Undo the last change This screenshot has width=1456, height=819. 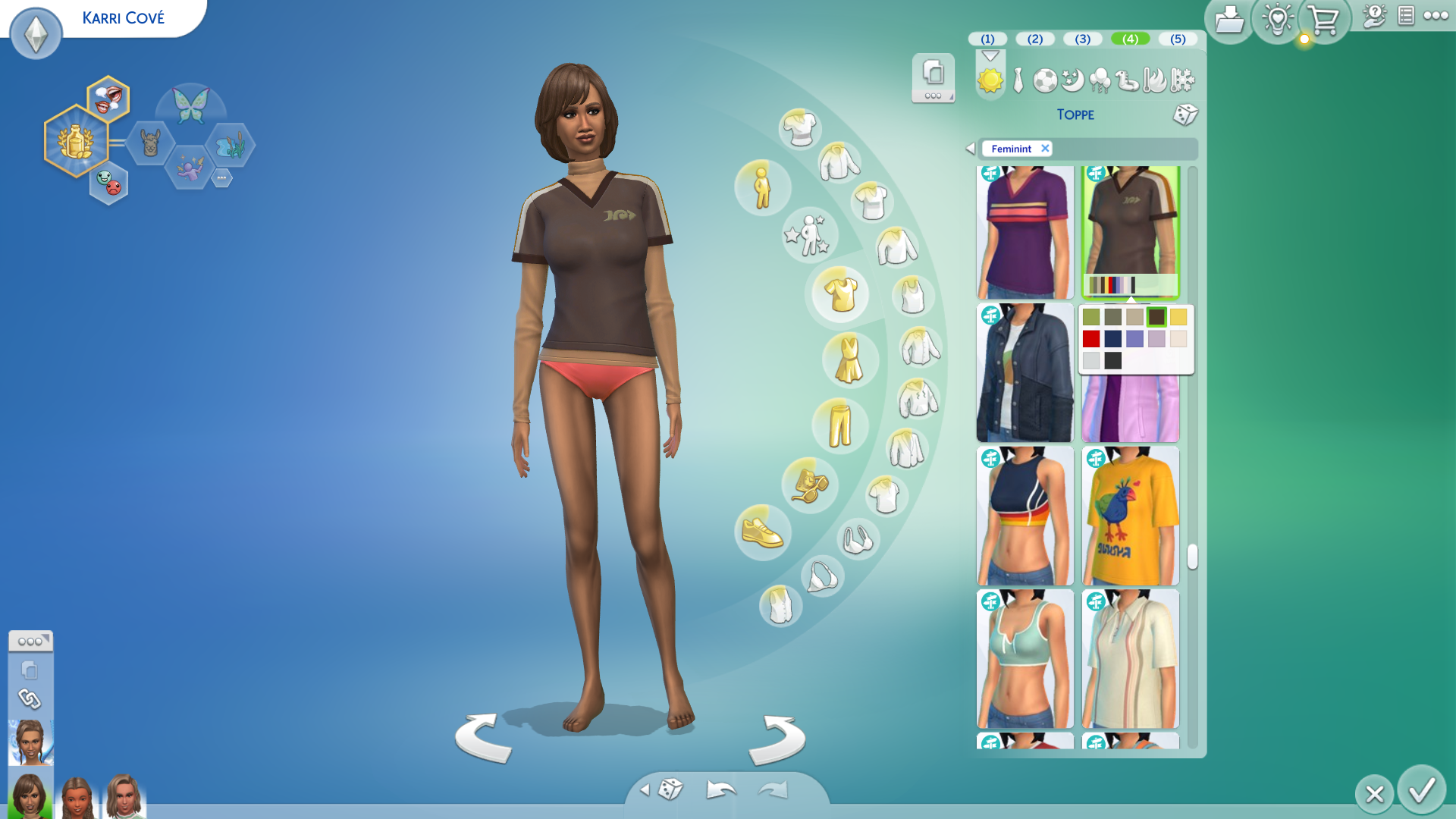tap(720, 790)
